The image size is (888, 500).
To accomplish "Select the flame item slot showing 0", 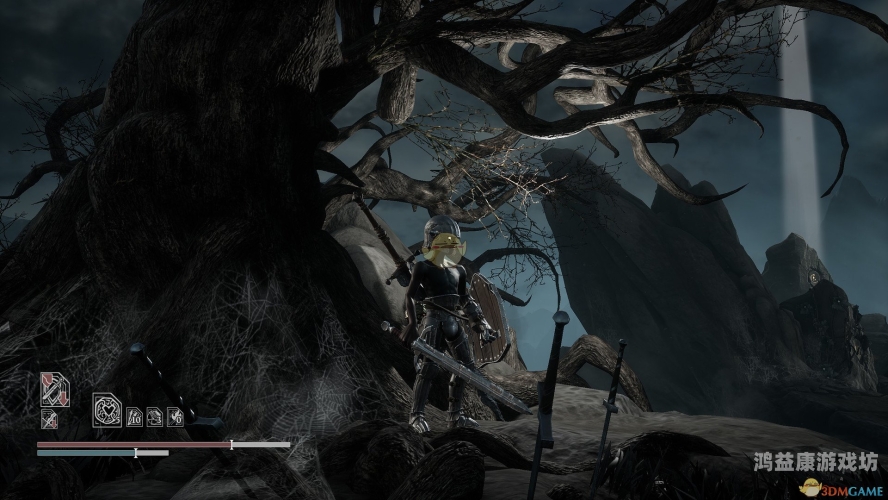I will pos(176,415).
